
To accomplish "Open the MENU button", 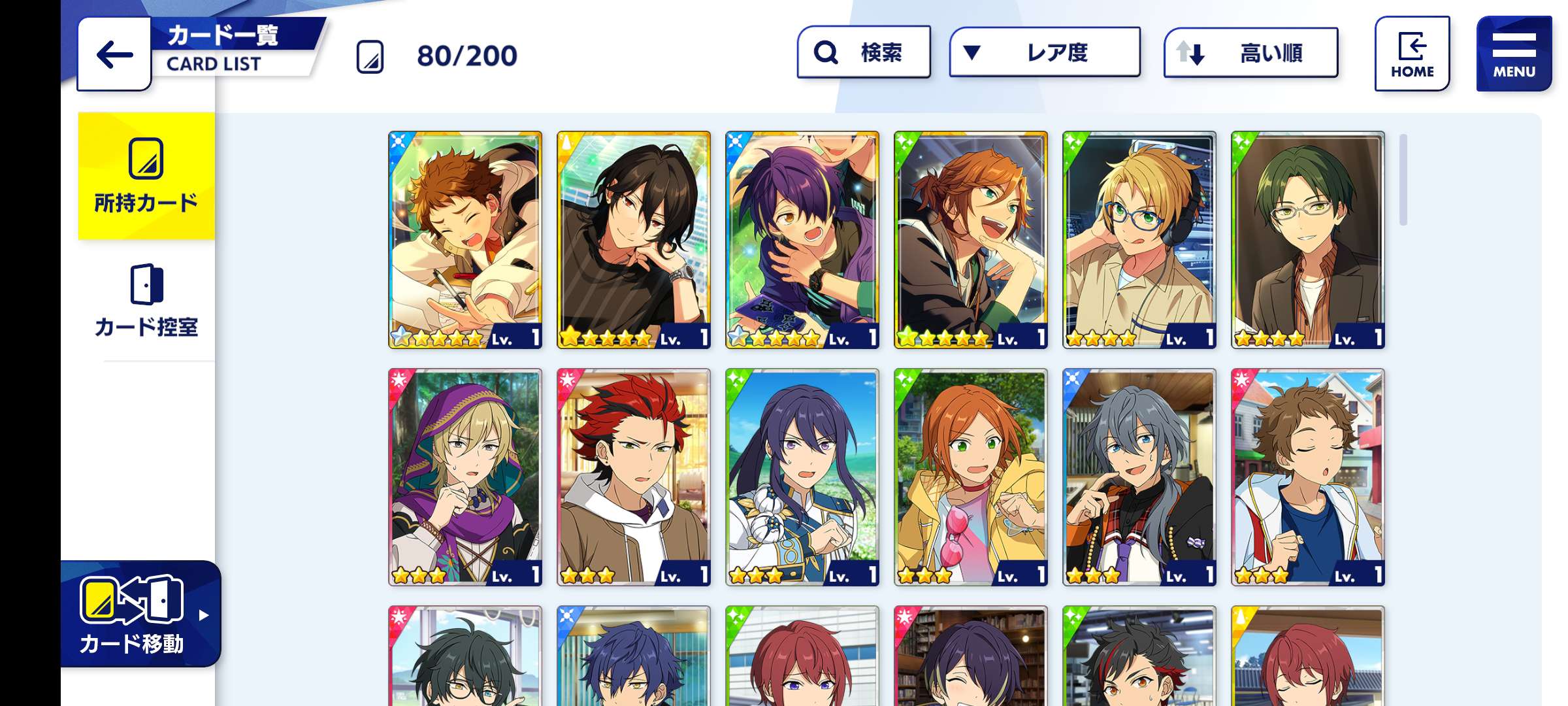I will 1513,54.
